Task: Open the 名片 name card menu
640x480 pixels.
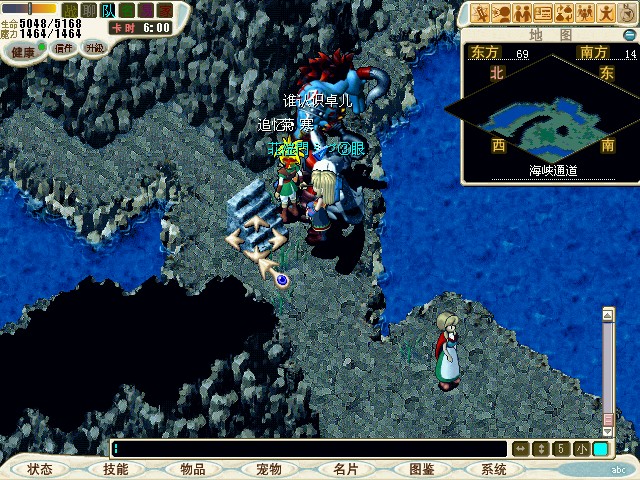Action: 344,469
